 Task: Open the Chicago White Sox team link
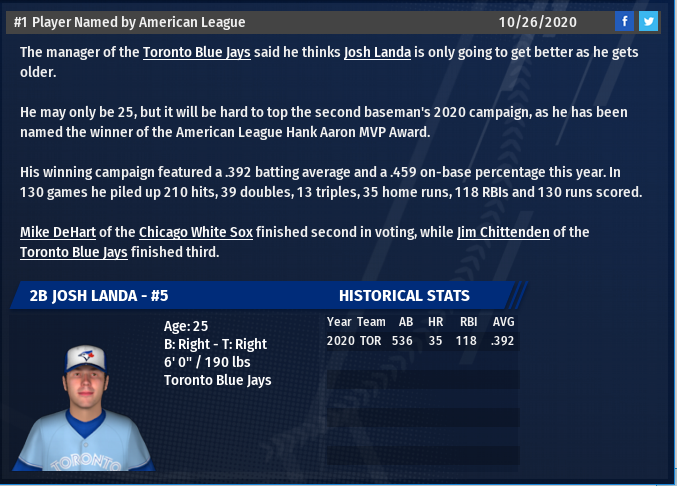(x=195, y=232)
